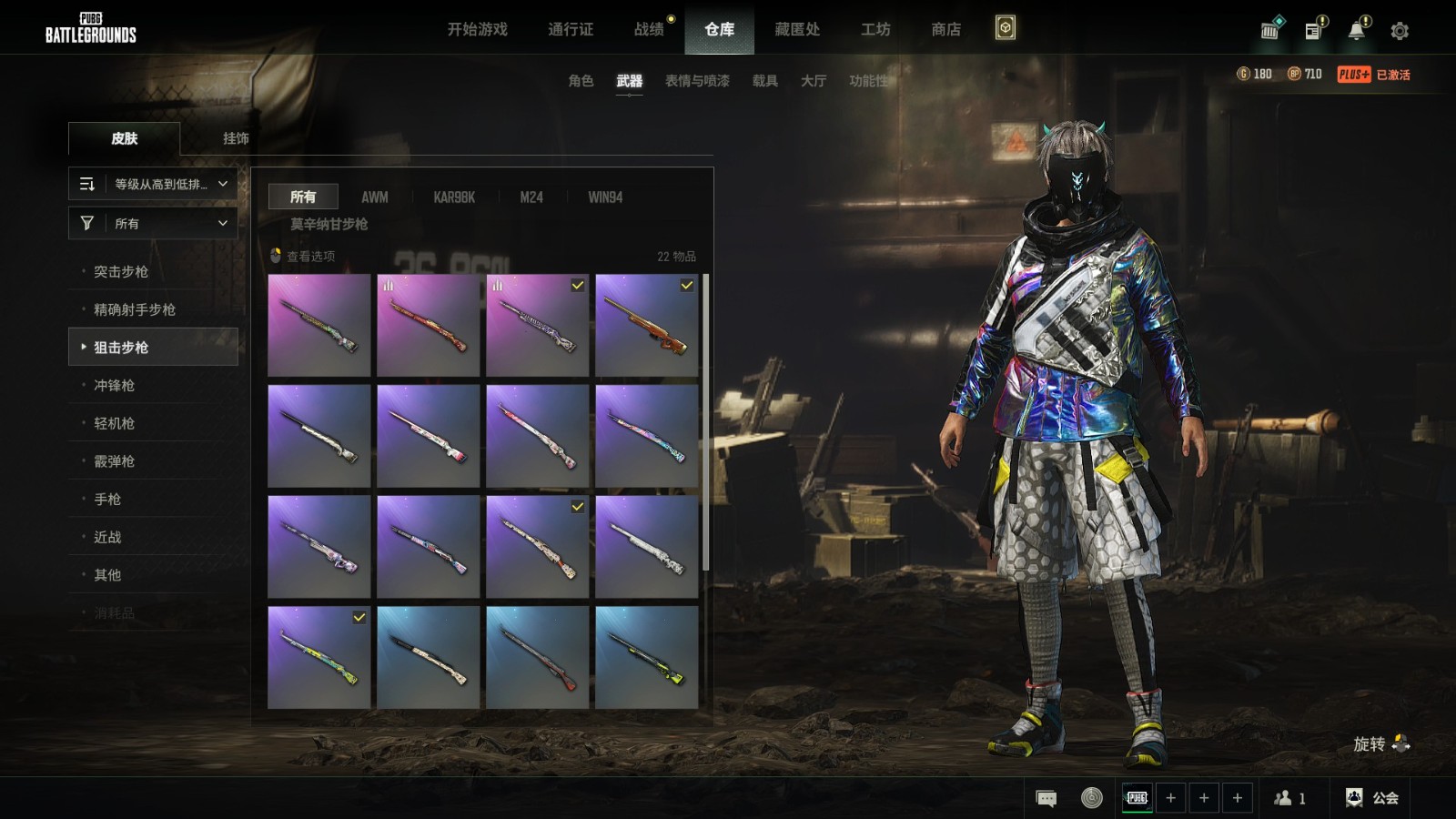This screenshot has width=1456, height=819.
Task: Open the 开始游戏 start game menu
Action: pyautogui.click(x=477, y=29)
